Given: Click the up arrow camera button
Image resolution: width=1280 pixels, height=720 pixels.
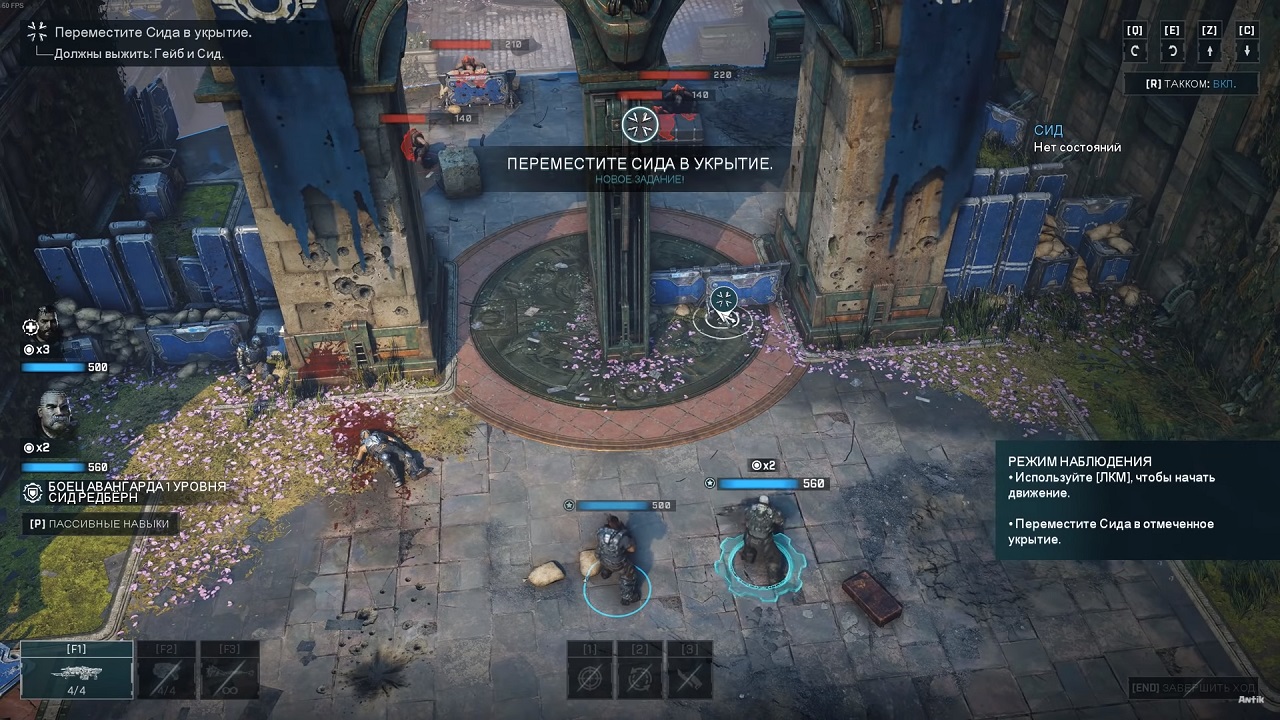Looking at the screenshot, I should pos(1210,51).
